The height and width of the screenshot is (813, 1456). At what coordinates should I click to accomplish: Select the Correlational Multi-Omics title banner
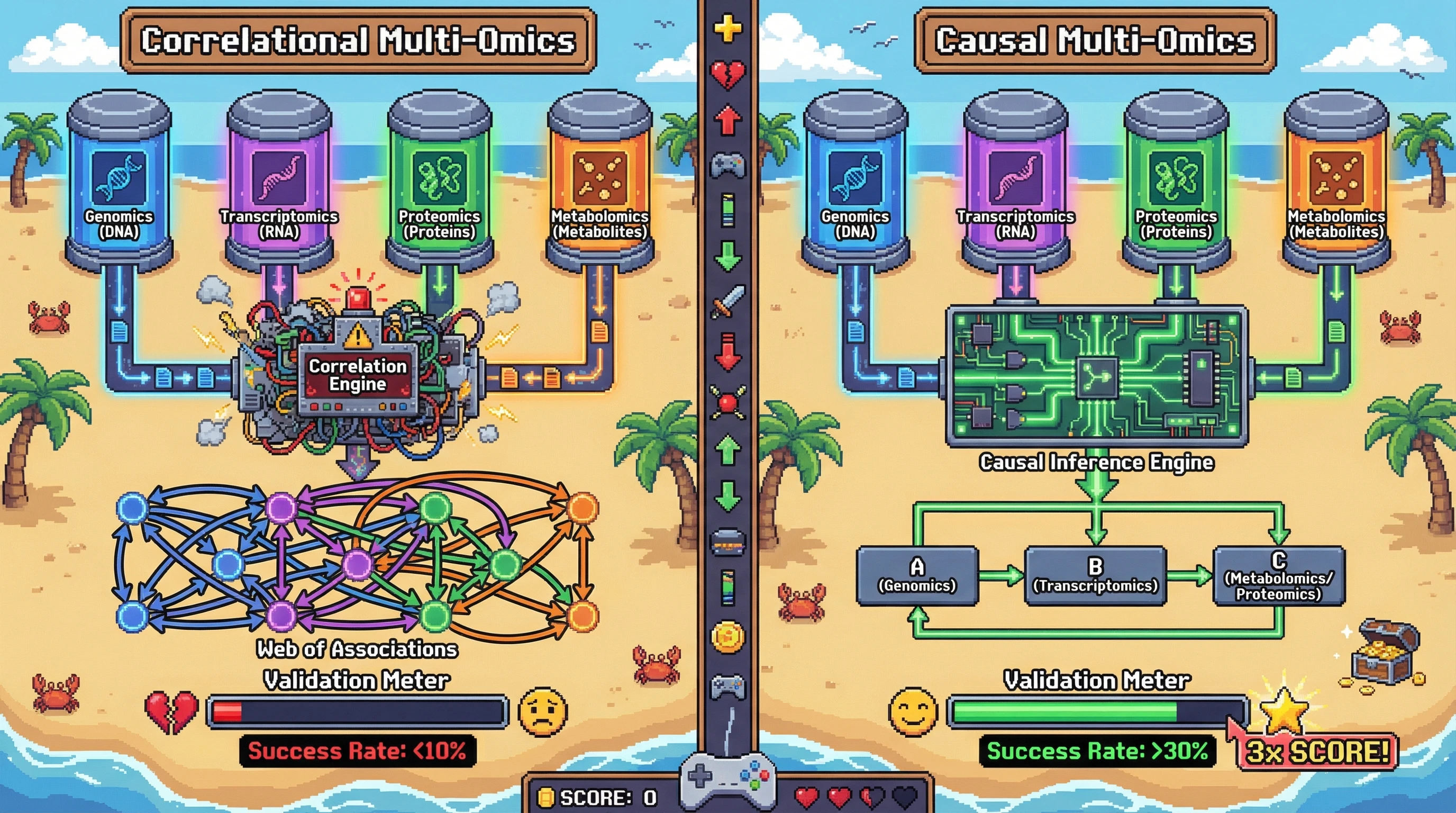click(x=358, y=41)
